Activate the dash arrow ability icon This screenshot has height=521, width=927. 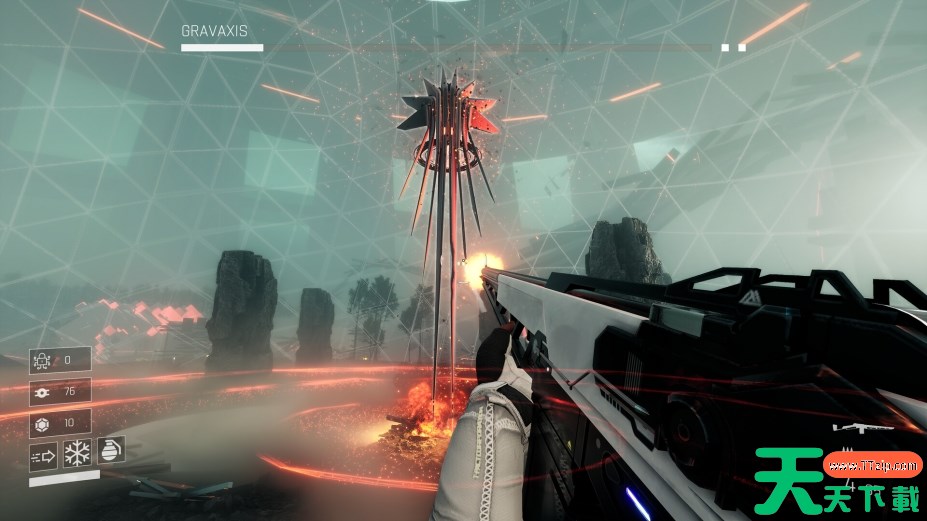coord(43,456)
